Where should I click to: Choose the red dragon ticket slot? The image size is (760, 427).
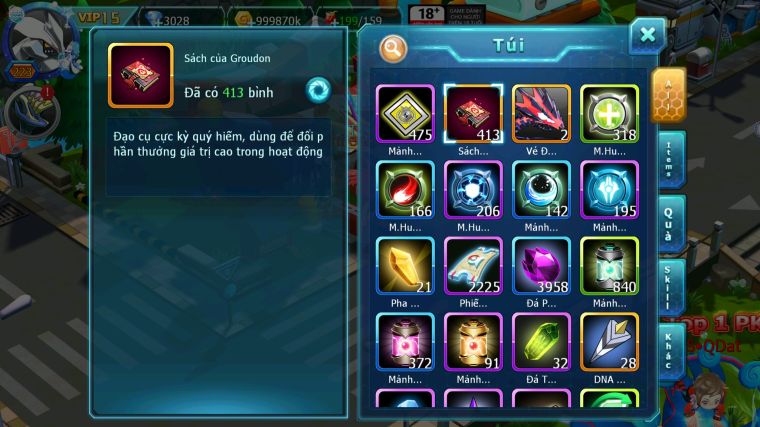tap(541, 114)
